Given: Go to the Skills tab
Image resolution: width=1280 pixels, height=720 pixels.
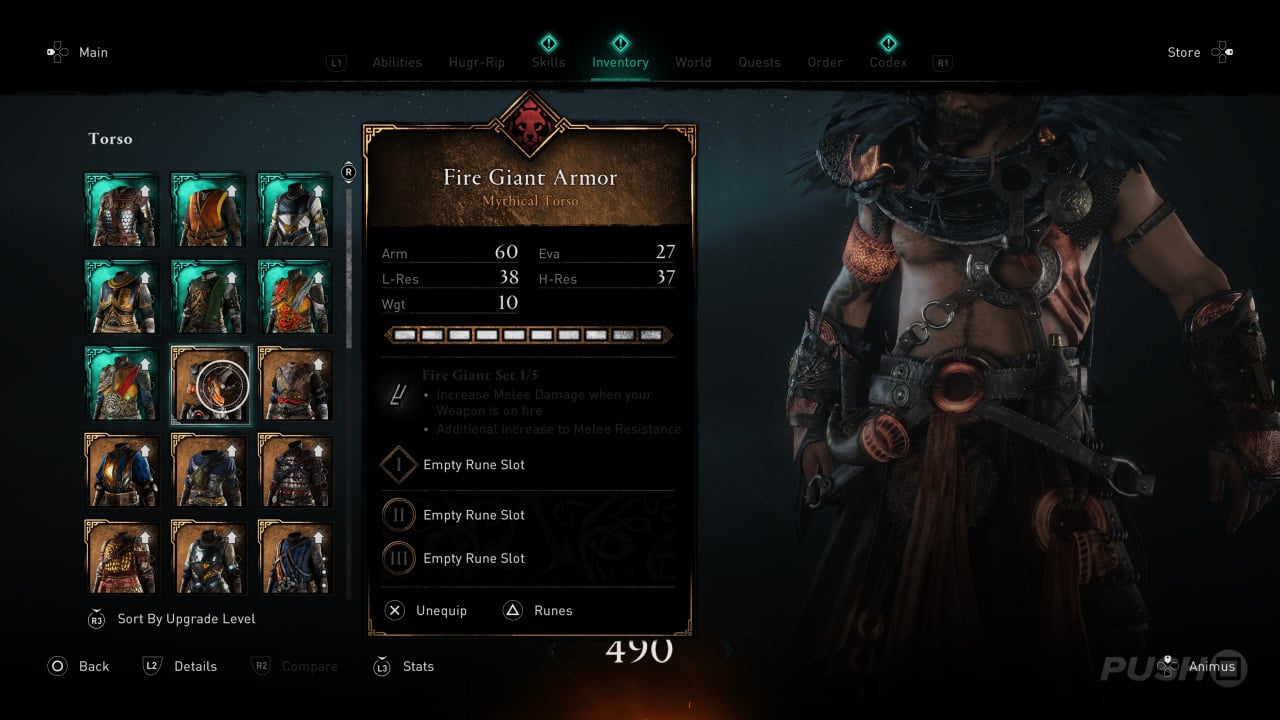Looking at the screenshot, I should click(548, 62).
